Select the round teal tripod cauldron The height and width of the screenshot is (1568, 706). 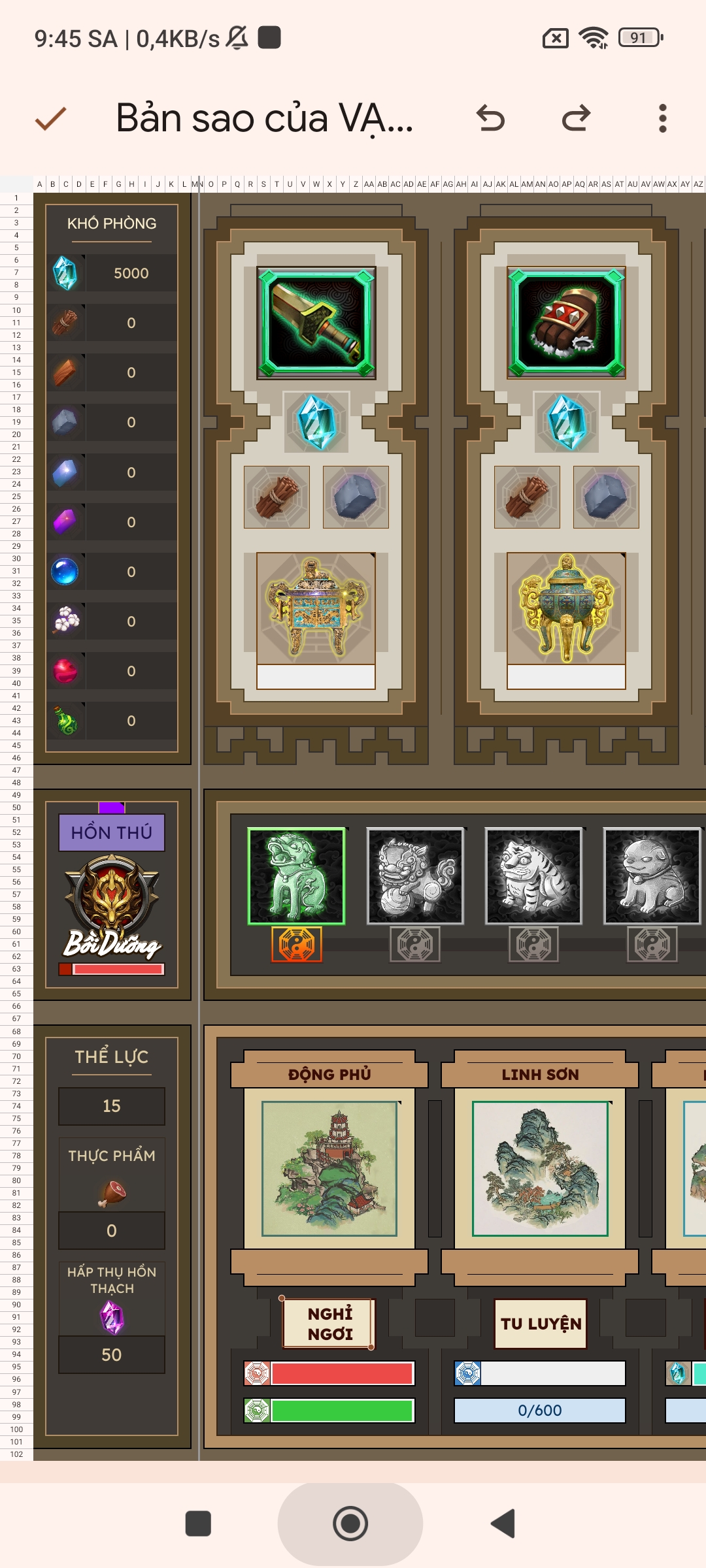pos(566,608)
